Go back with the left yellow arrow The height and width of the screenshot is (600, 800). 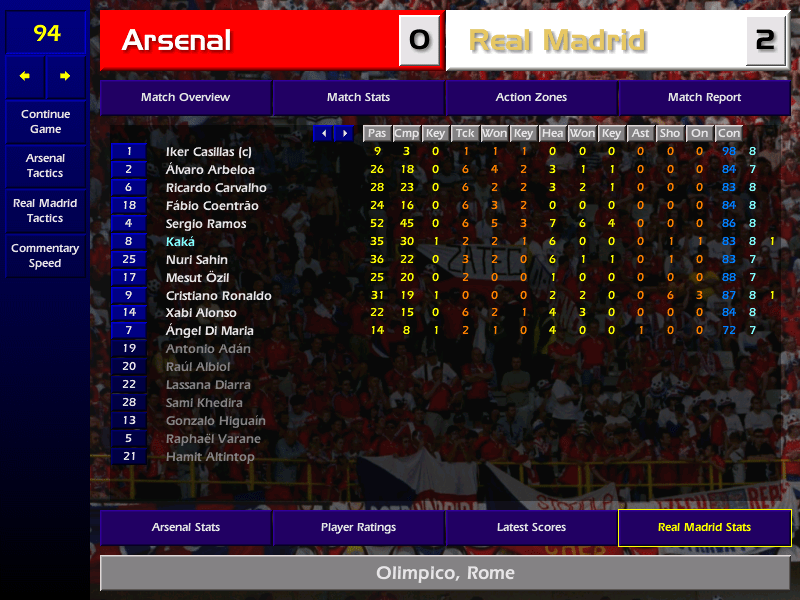click(x=25, y=76)
